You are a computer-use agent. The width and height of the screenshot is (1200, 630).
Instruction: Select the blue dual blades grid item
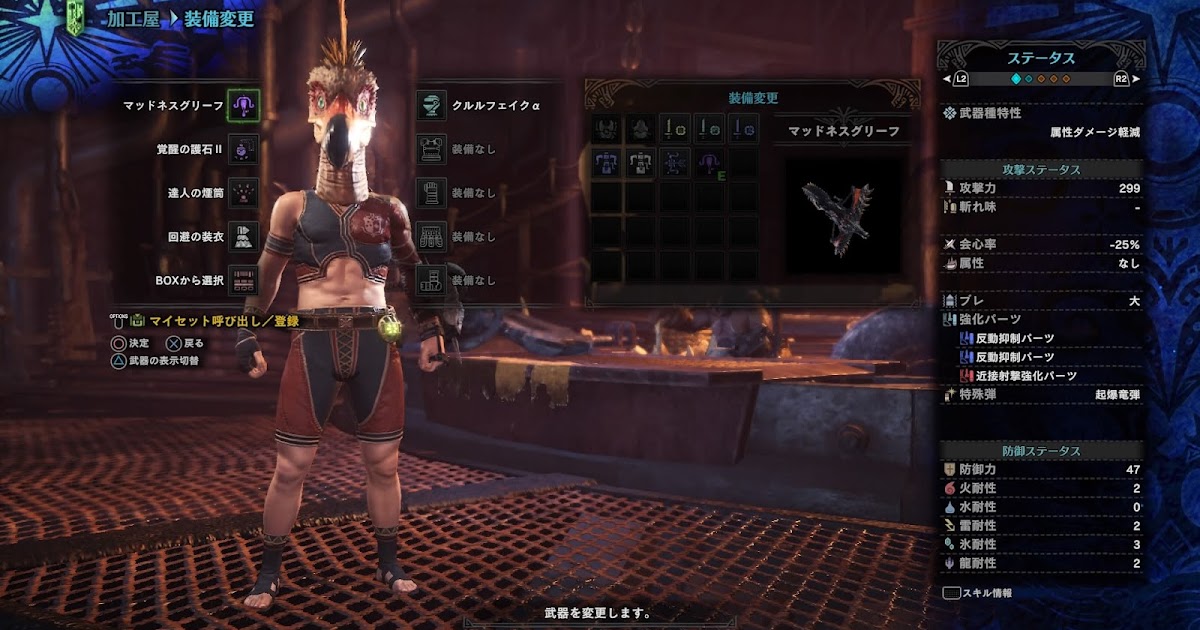click(x=606, y=163)
